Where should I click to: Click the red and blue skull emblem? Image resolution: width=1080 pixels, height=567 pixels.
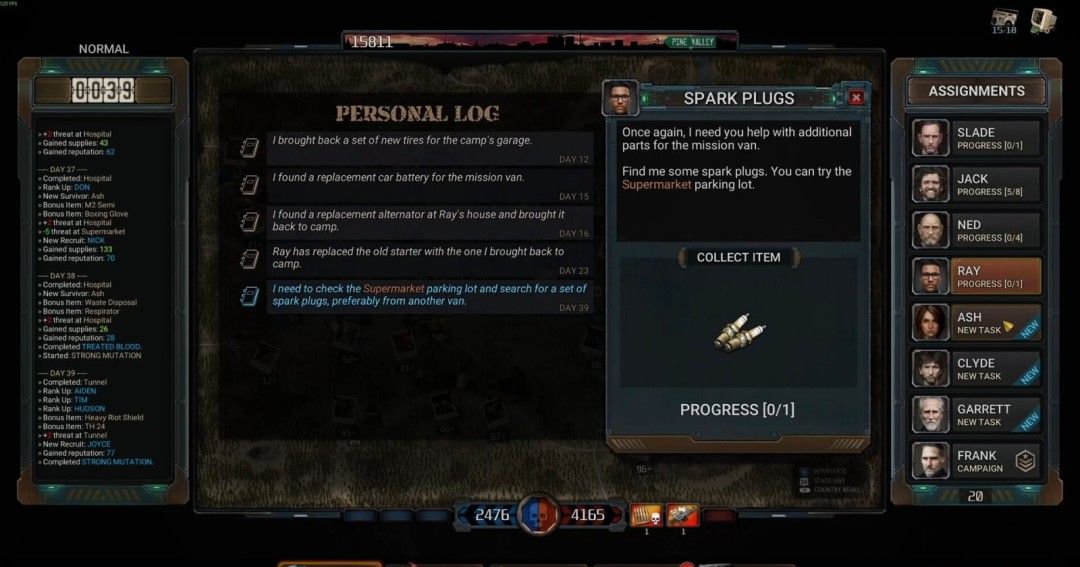538,516
